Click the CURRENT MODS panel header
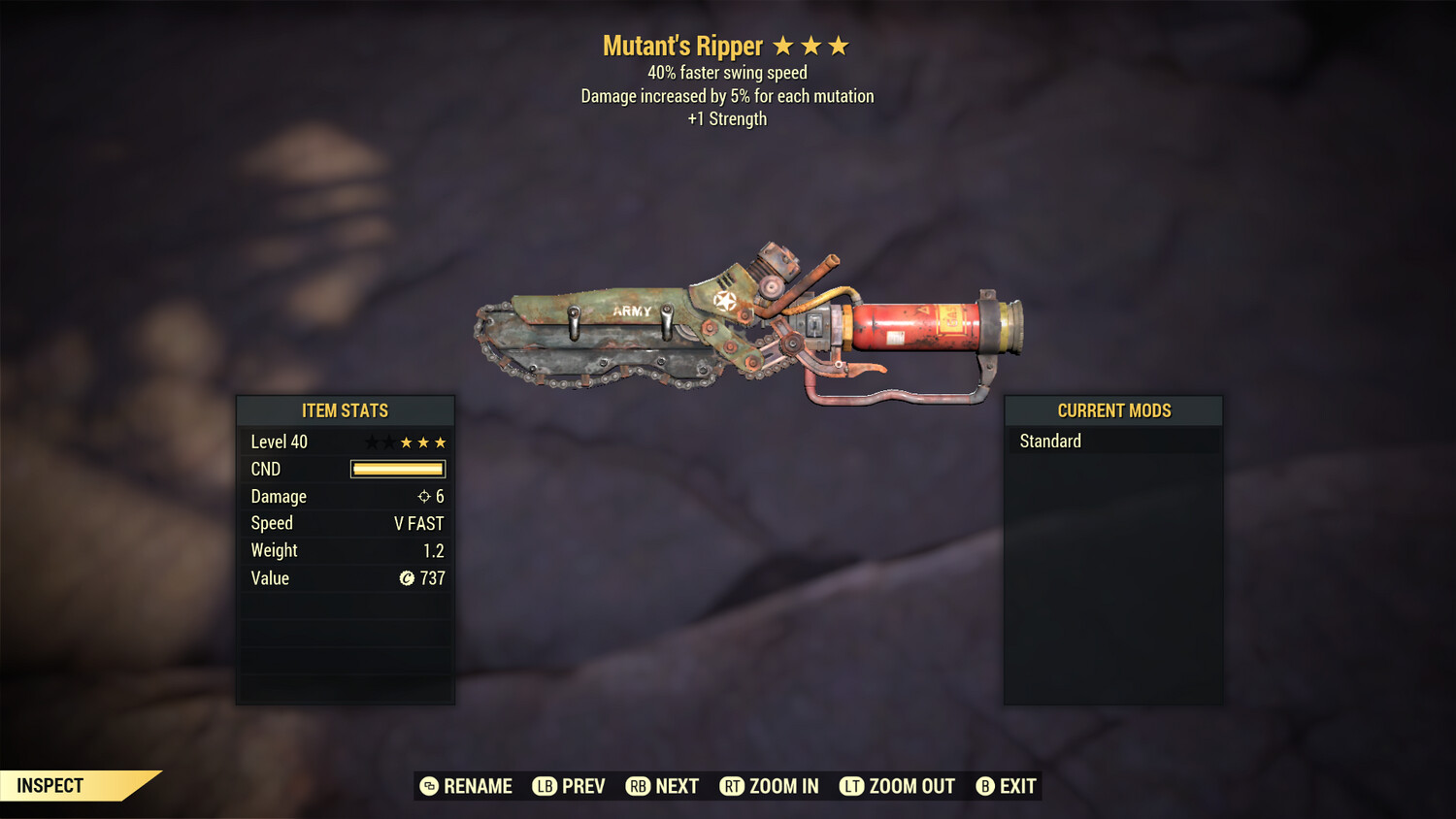 click(1113, 410)
